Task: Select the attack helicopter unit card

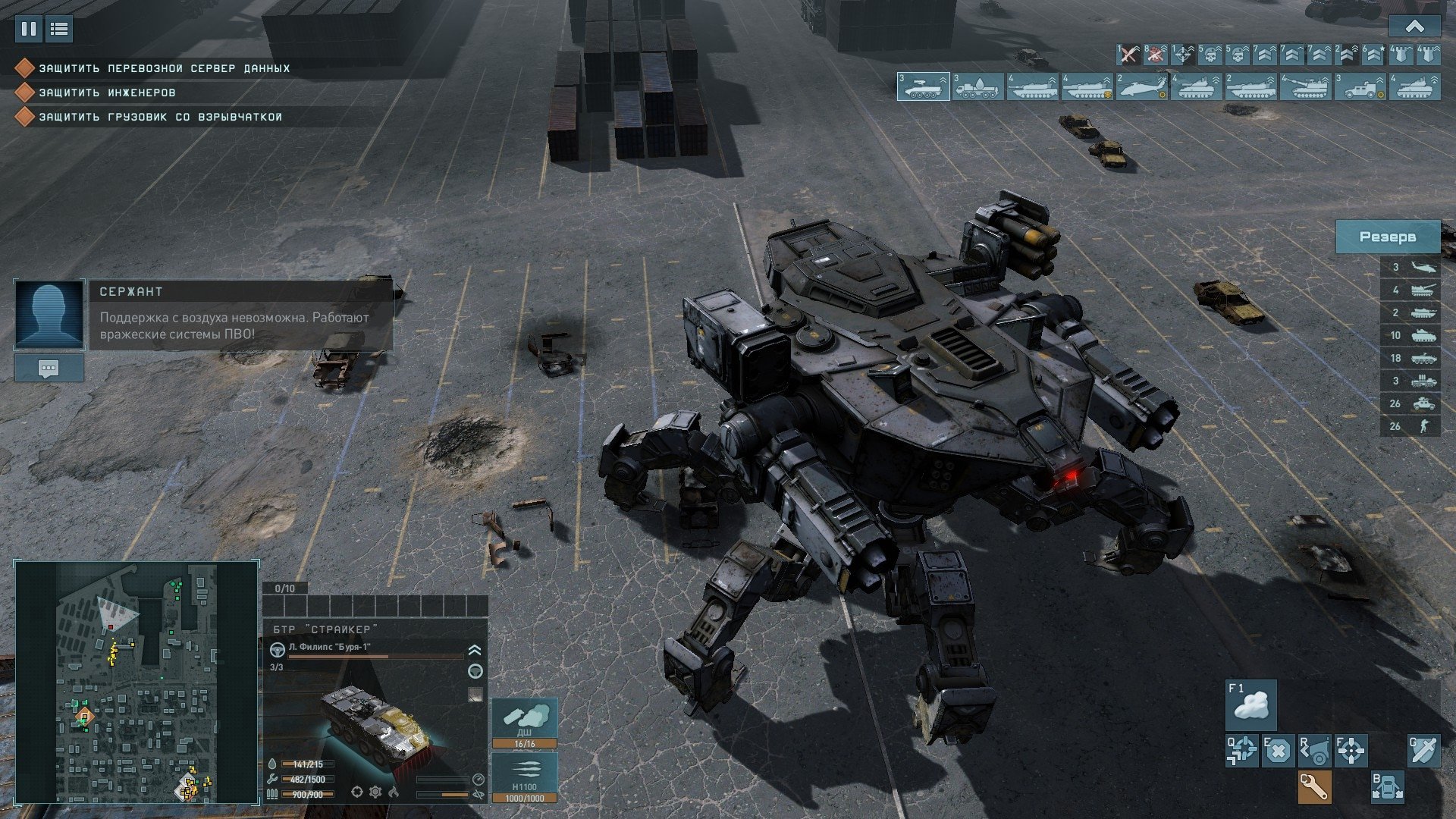Action: (1141, 86)
